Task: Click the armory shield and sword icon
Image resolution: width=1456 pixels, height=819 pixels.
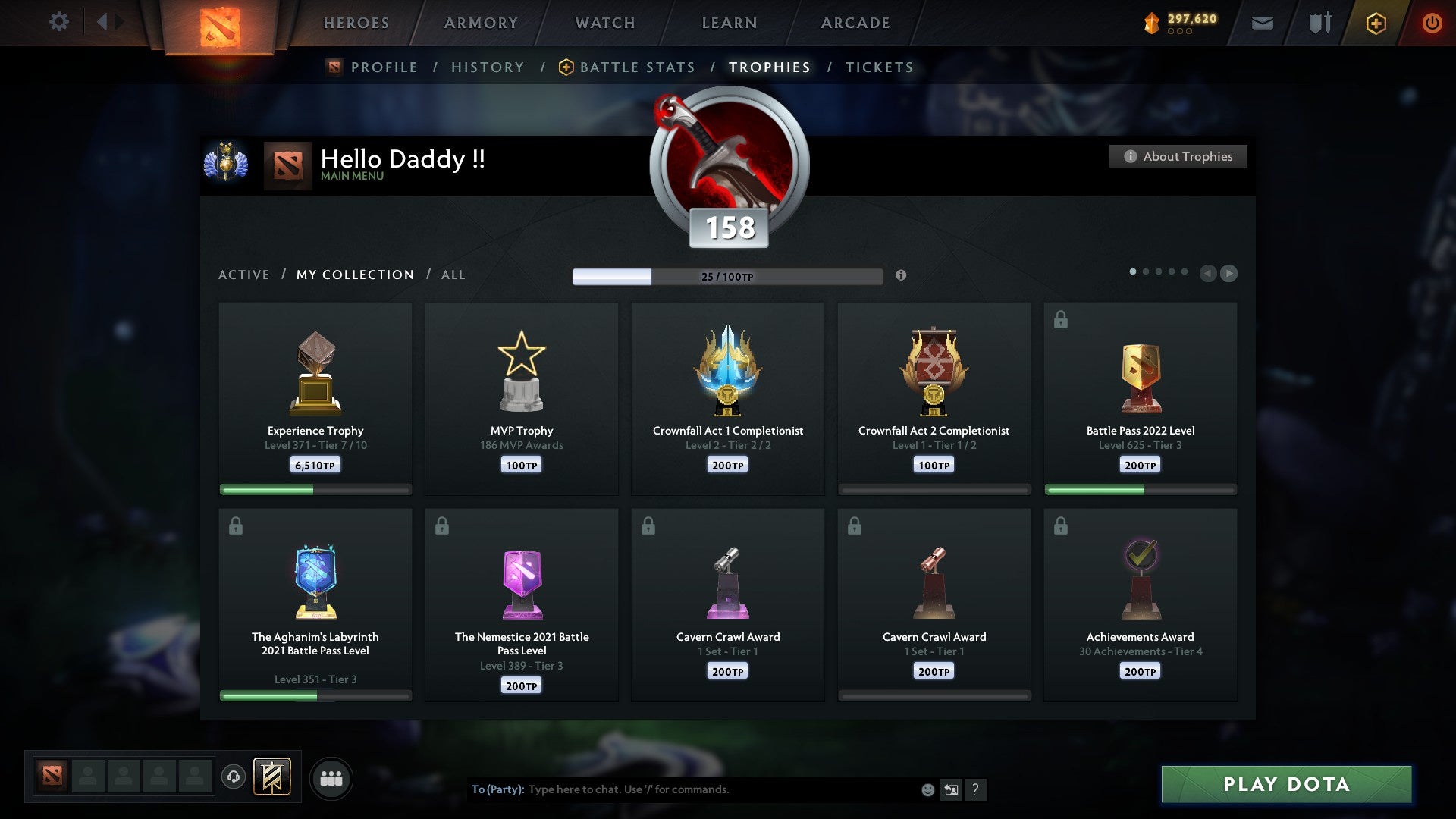Action: [x=1318, y=23]
